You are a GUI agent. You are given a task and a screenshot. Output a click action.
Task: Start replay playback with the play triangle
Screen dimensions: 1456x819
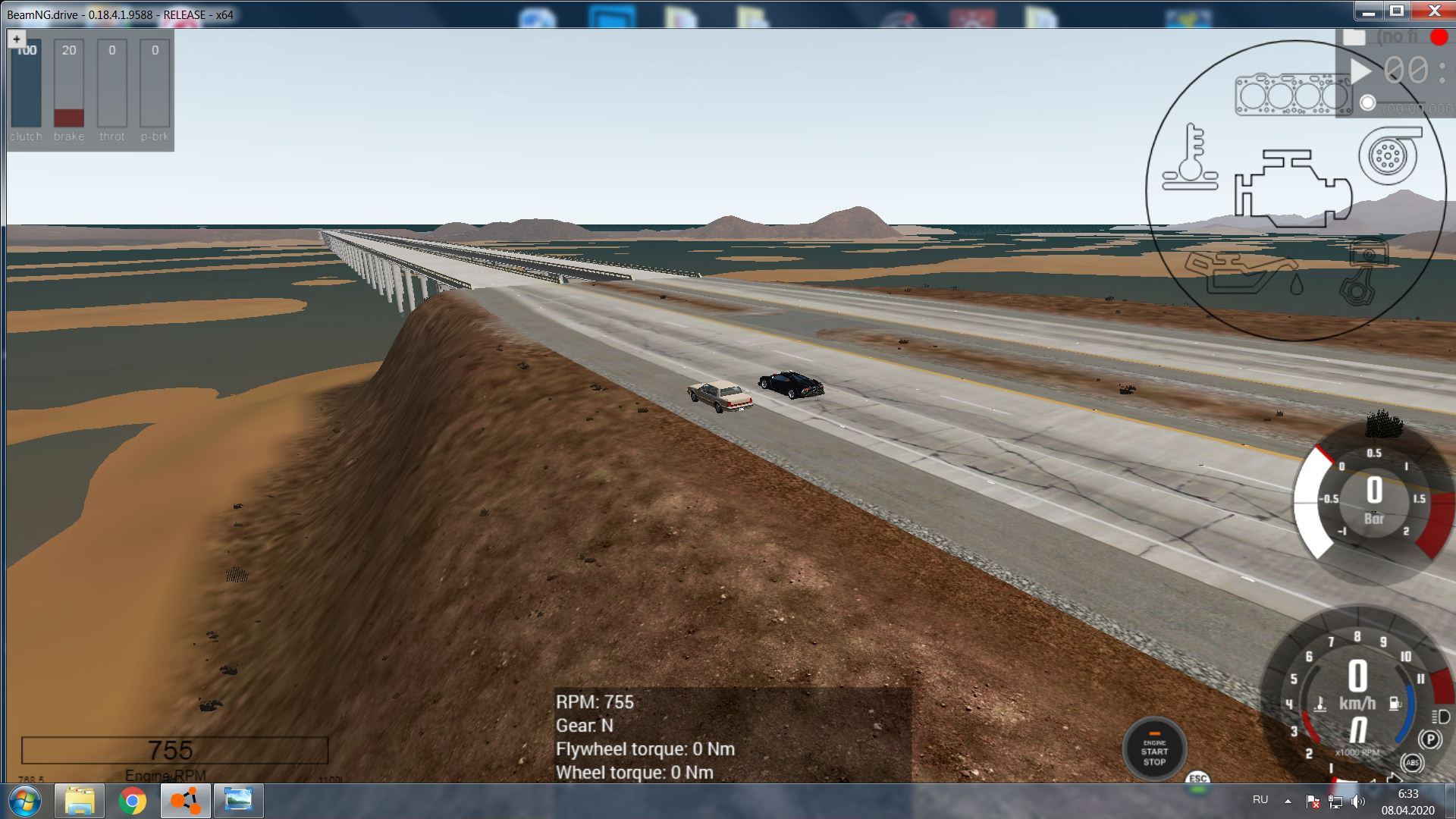[x=1361, y=71]
